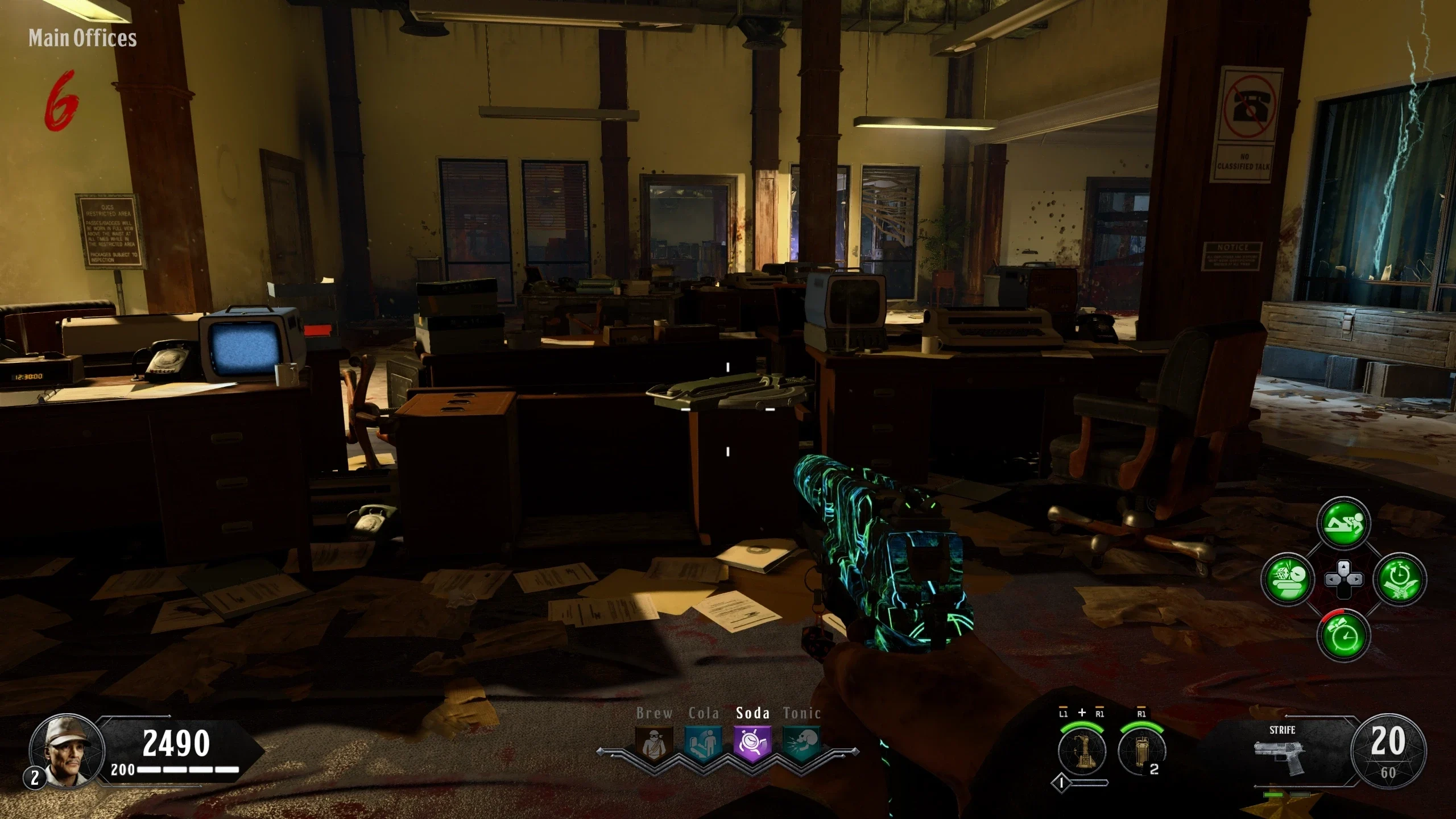Activate the stopwatch and weapons elixir
This screenshot has height=819, width=1456.
tap(1400, 580)
